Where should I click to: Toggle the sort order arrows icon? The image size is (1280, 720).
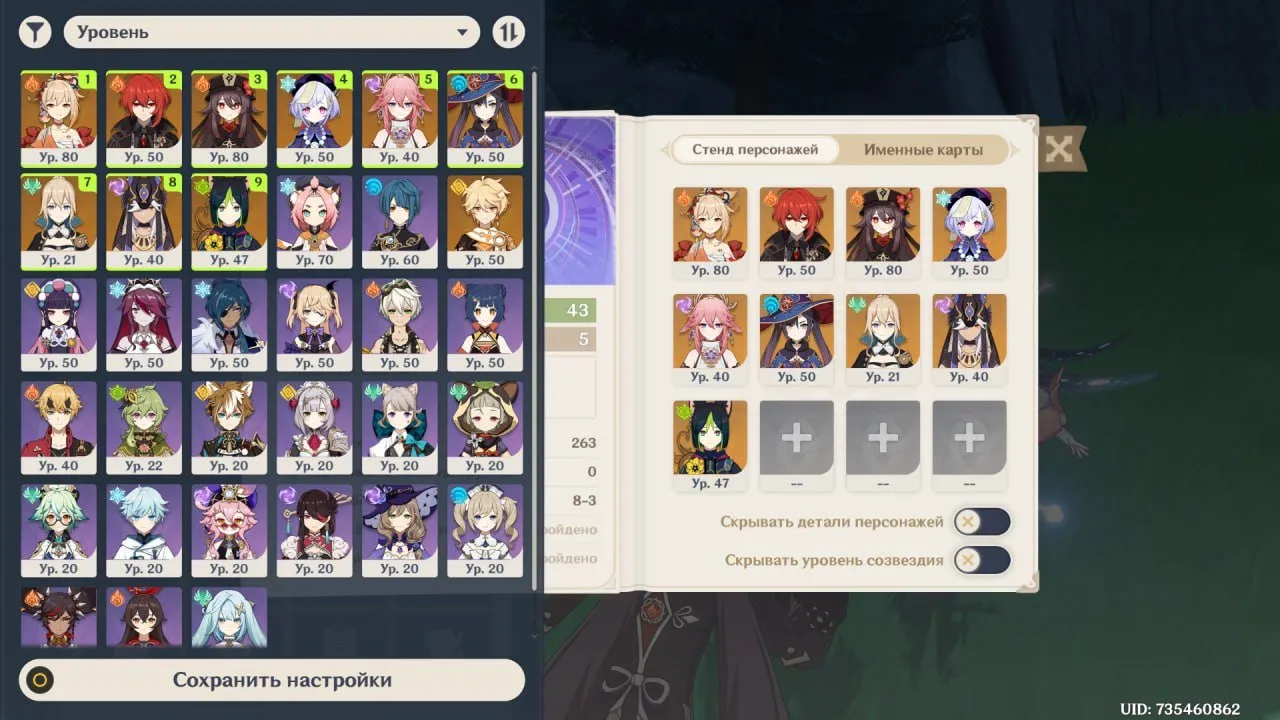(509, 31)
